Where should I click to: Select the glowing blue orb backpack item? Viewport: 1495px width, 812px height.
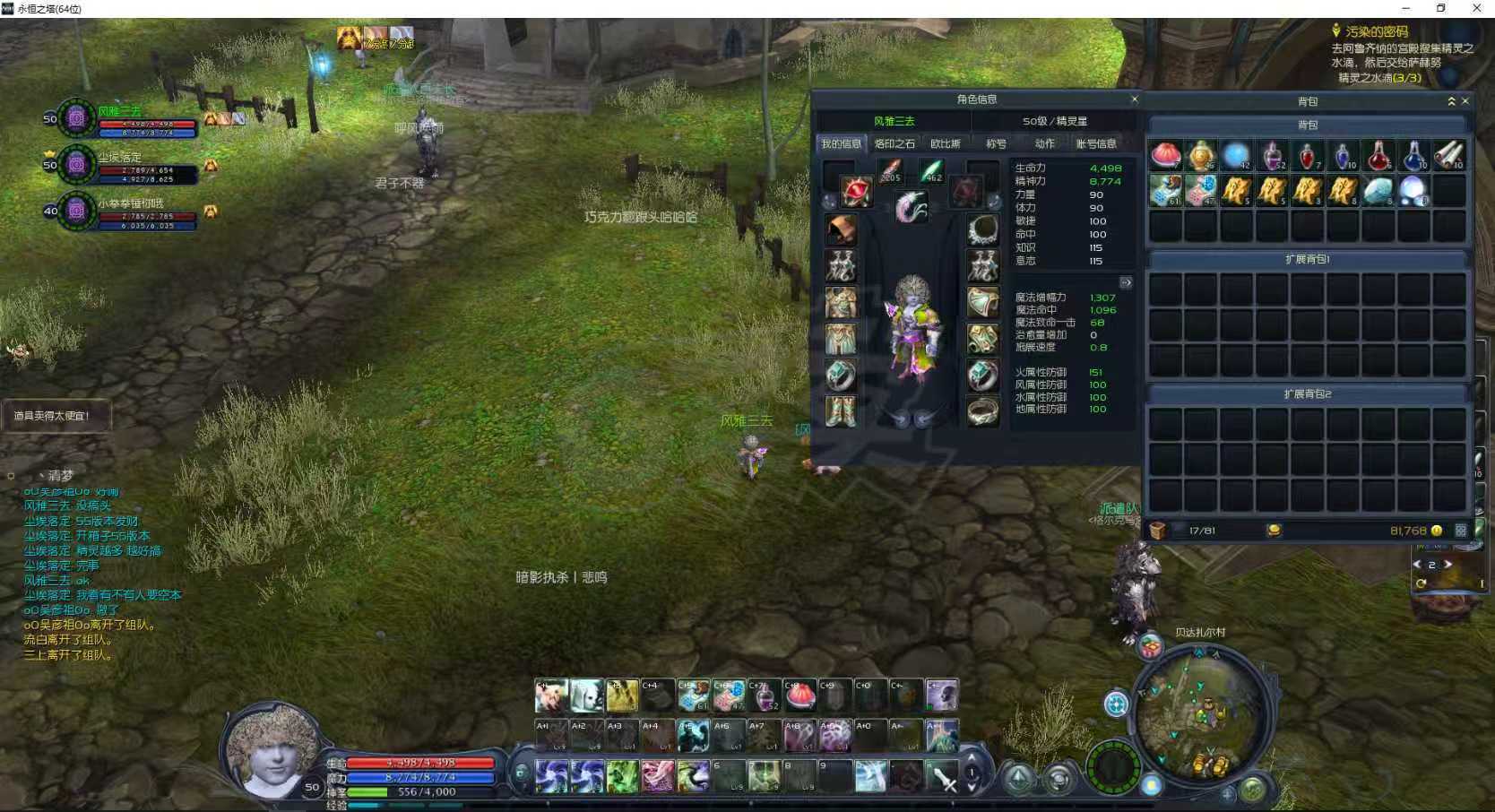(1236, 156)
